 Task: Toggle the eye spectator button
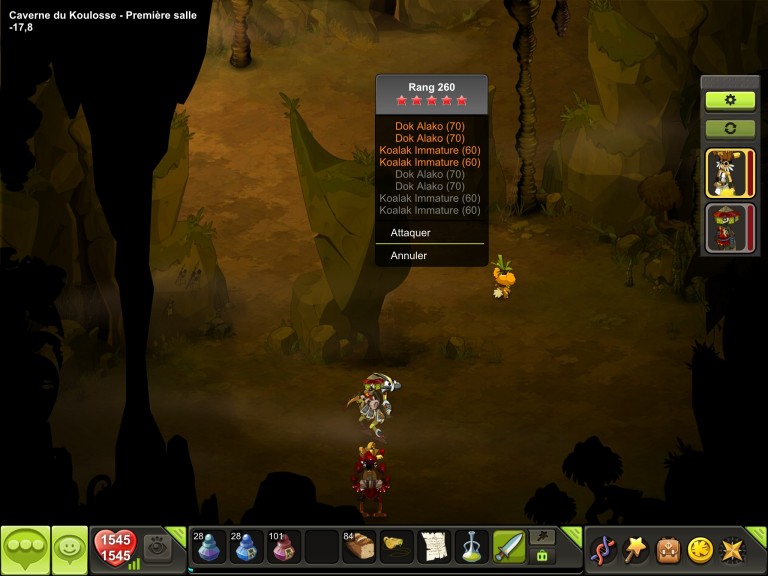(x=157, y=547)
